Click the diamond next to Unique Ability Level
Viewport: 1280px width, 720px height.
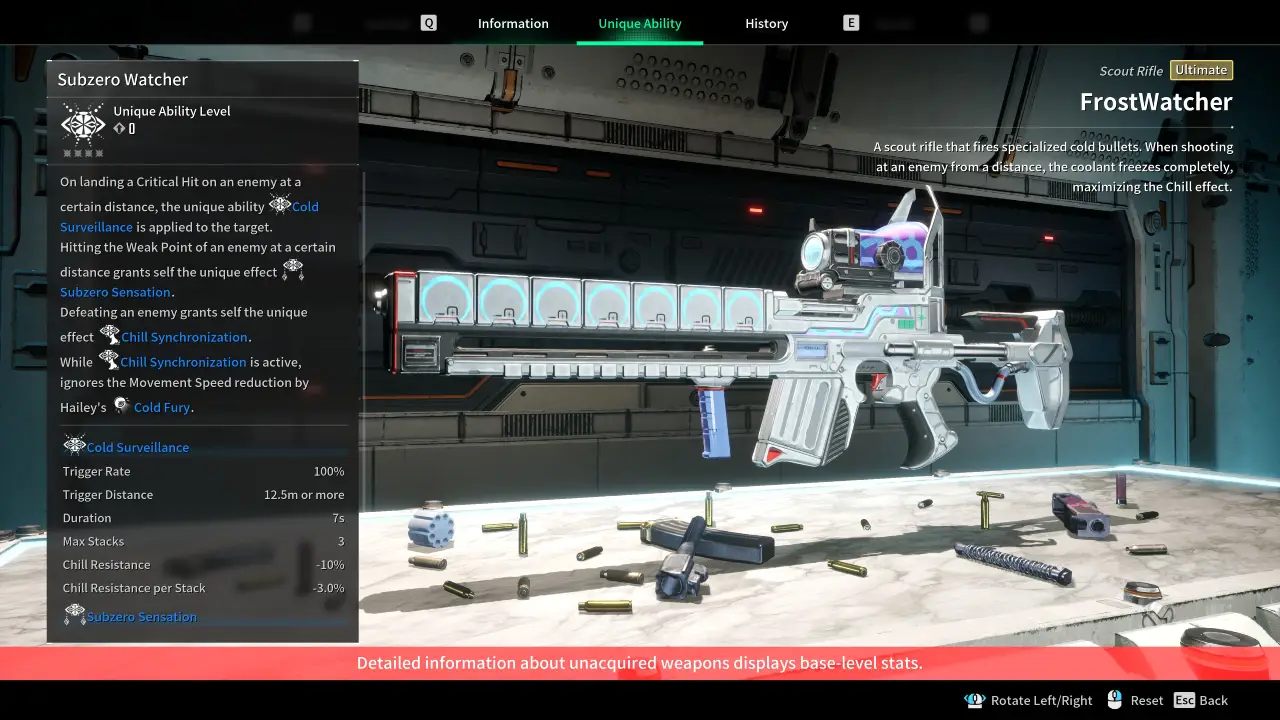pos(118,128)
